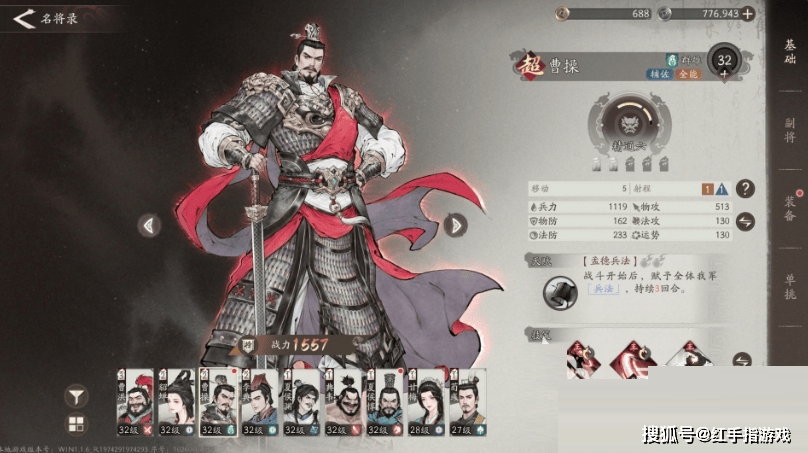Show the next hero with right arrow
Screen dimensions: 808x453
coord(455,225)
